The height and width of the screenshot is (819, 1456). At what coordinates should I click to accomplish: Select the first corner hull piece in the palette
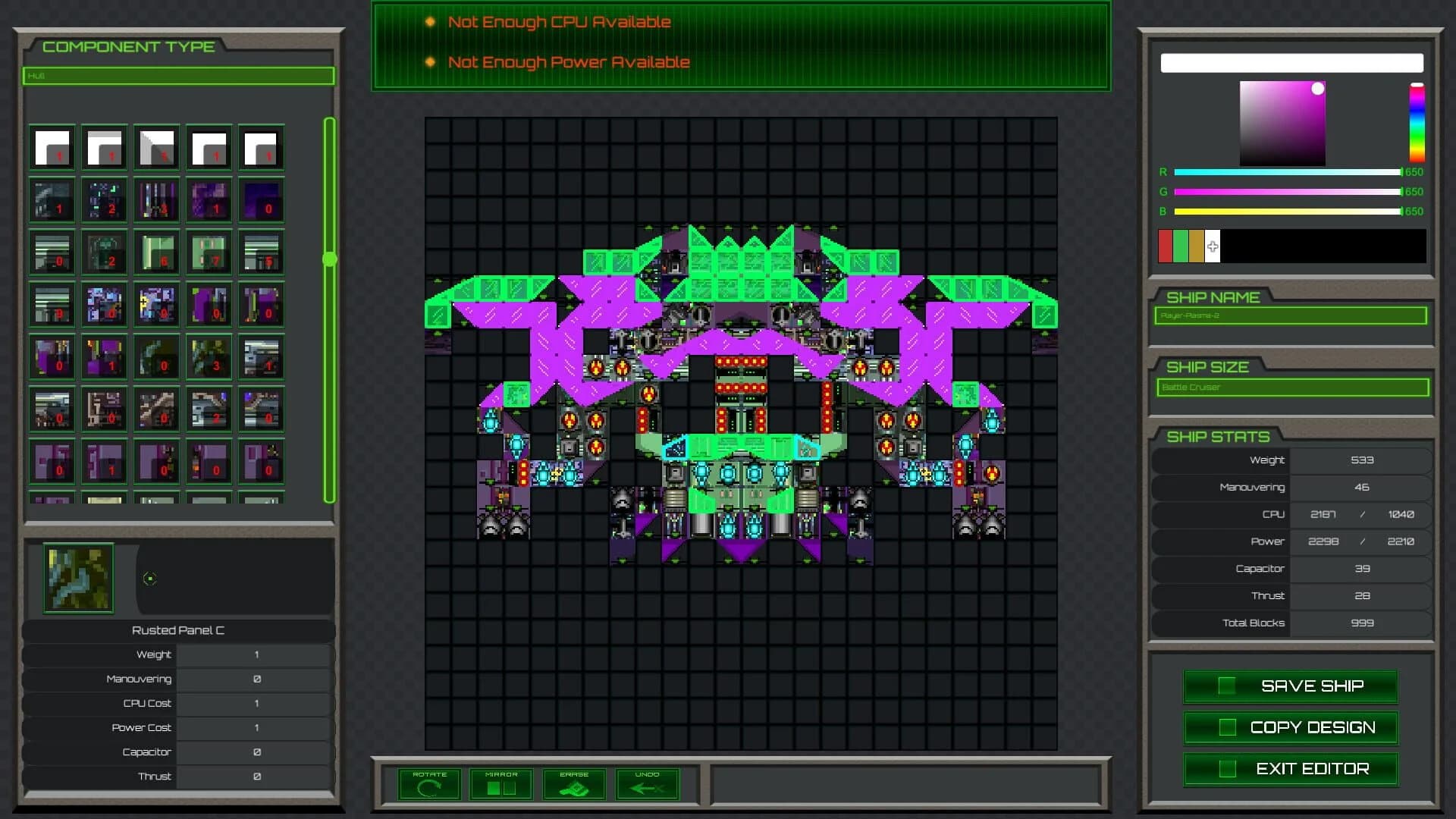tap(51, 147)
